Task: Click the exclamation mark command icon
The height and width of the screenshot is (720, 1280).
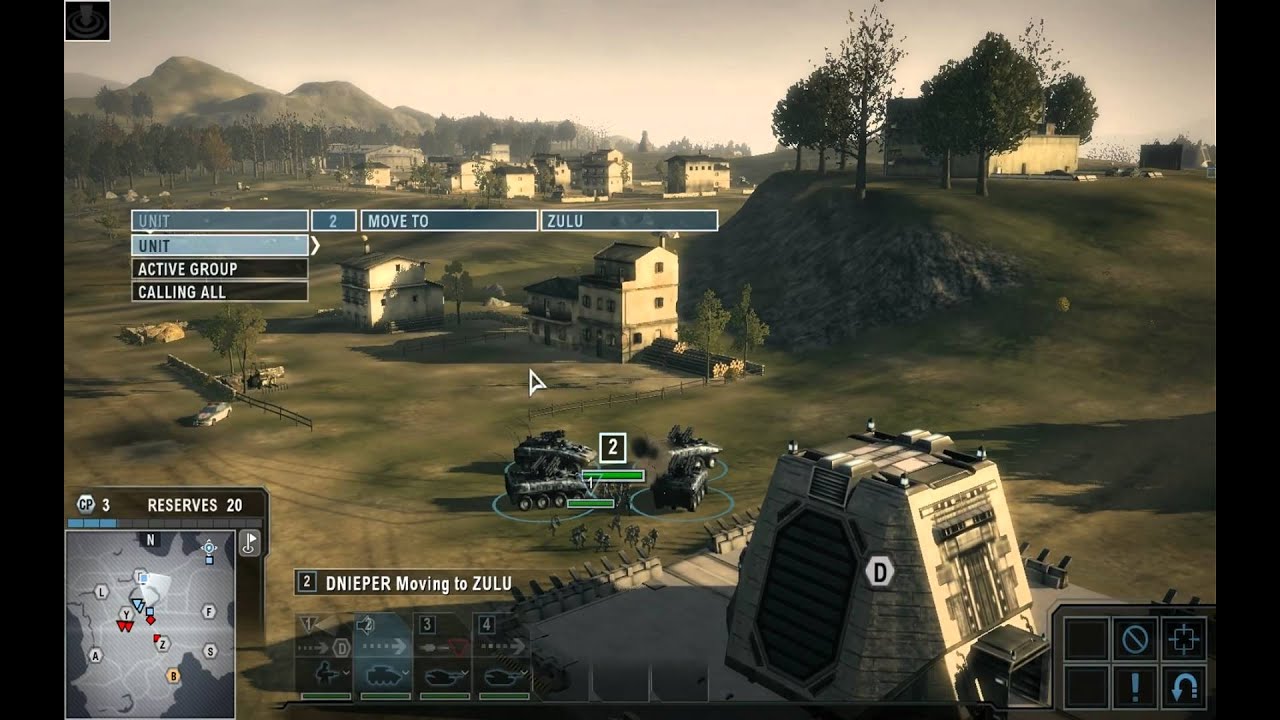Action: (1135, 687)
